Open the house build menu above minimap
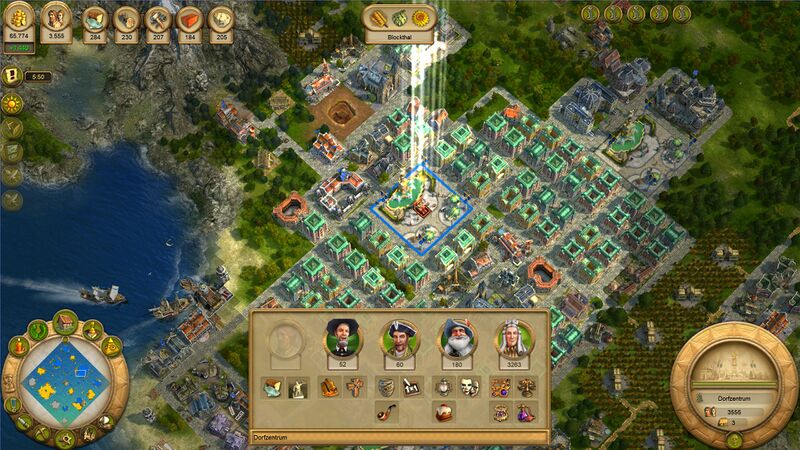 (66, 323)
